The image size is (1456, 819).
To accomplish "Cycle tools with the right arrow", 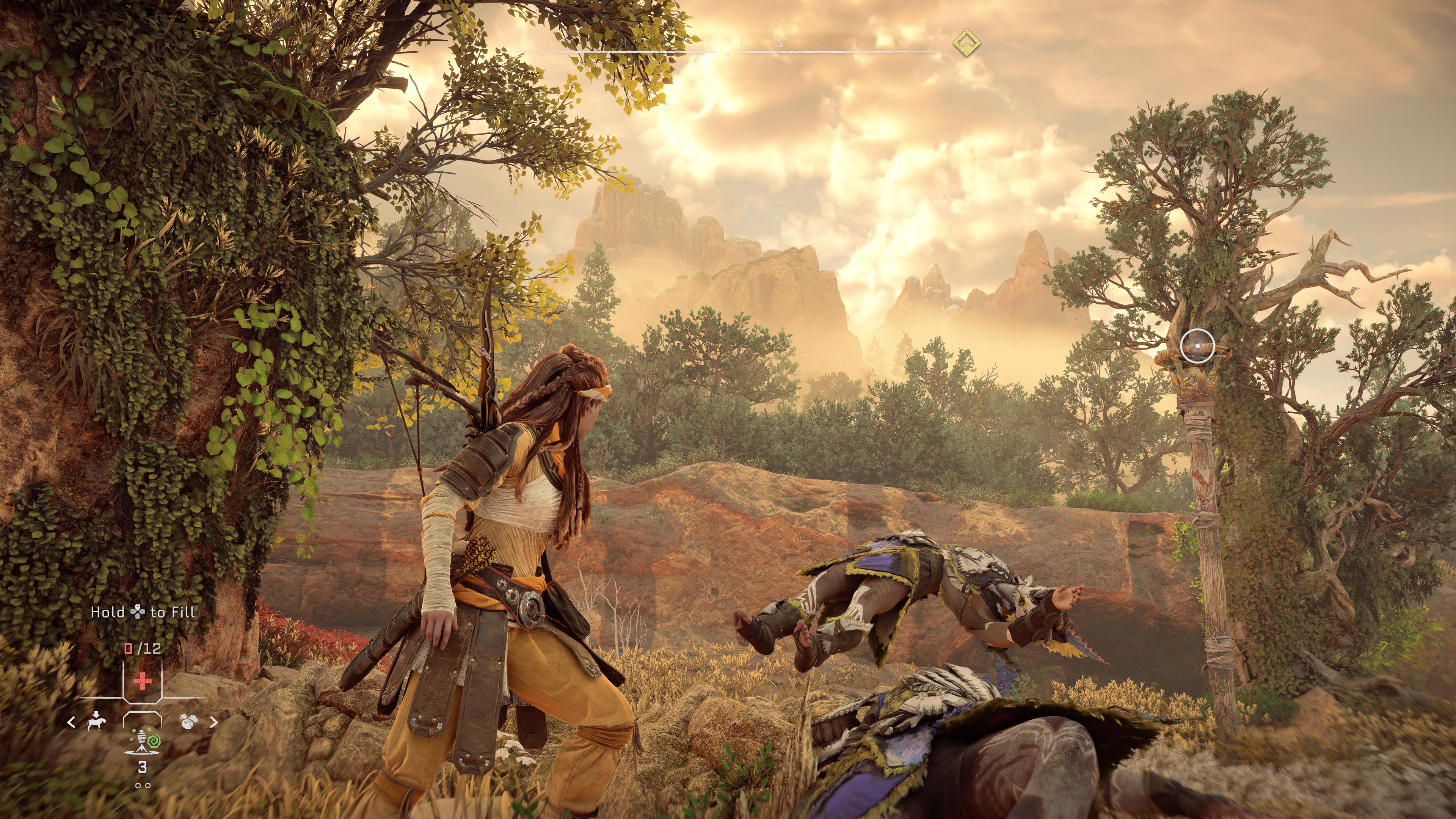I will click(213, 722).
